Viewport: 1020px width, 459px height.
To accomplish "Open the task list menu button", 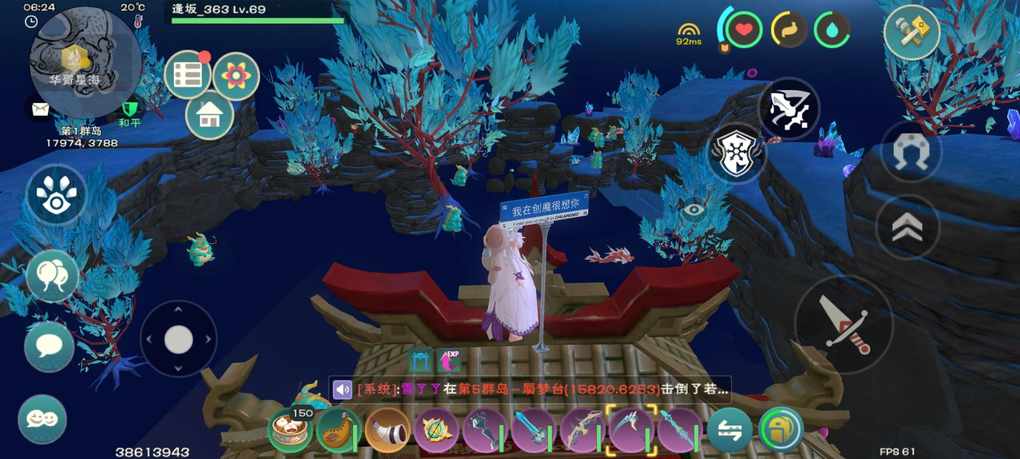I will [x=187, y=74].
